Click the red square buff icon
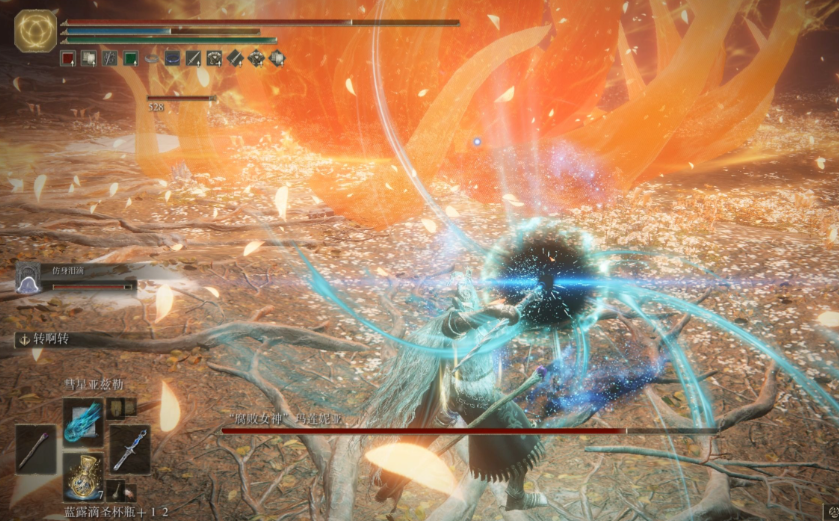839x521 pixels. pyautogui.click(x=68, y=59)
